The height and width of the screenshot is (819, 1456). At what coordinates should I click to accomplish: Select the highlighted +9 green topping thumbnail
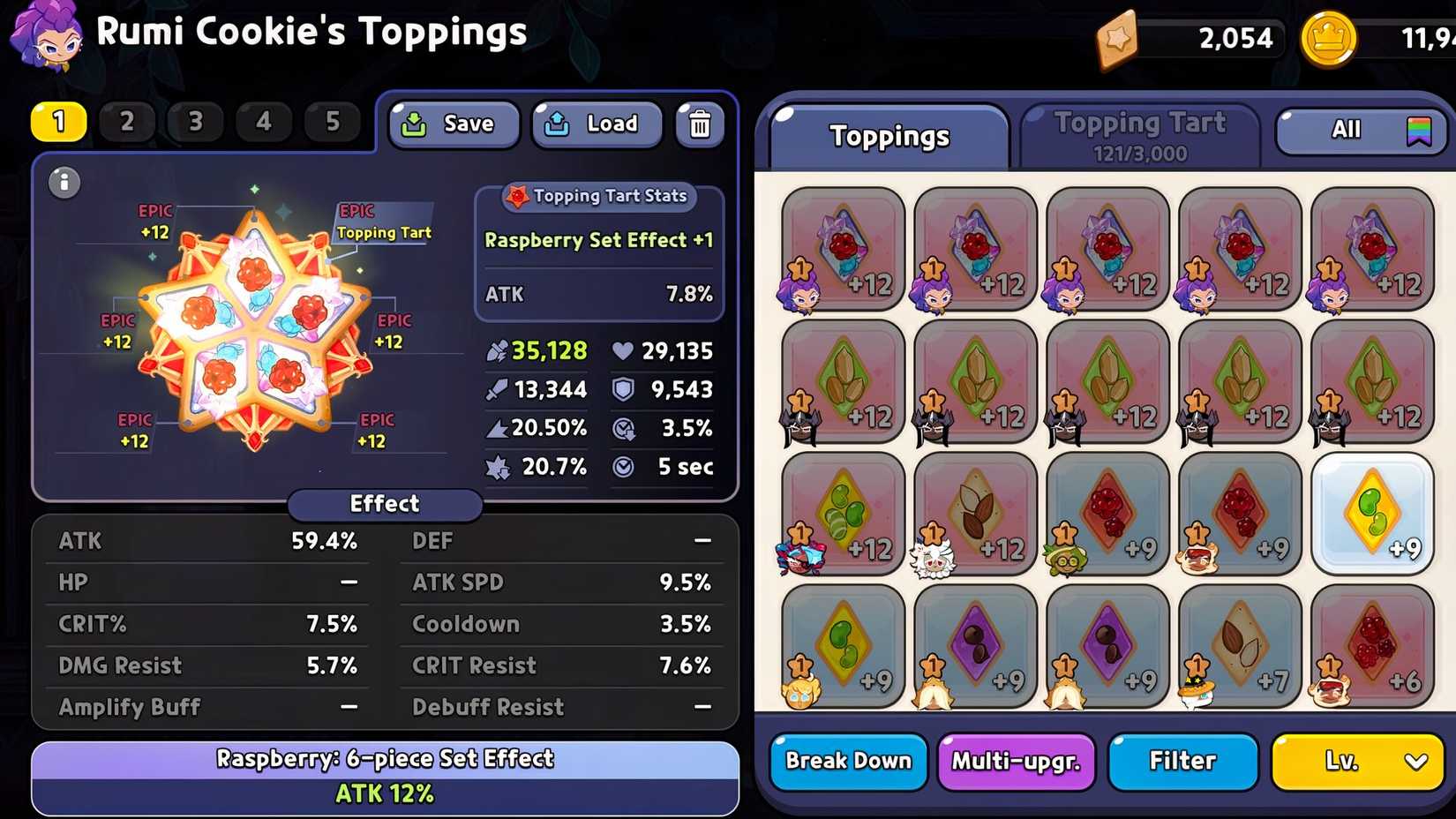[x=1371, y=515]
